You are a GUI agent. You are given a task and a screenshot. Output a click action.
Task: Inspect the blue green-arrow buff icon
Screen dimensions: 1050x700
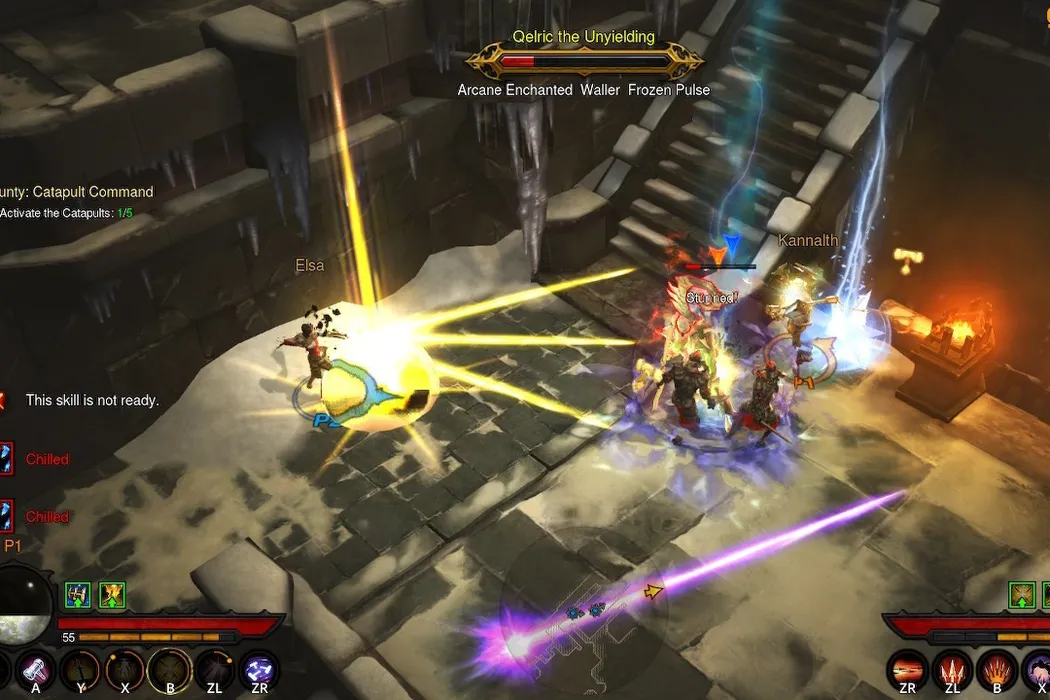pyautogui.click(x=78, y=596)
